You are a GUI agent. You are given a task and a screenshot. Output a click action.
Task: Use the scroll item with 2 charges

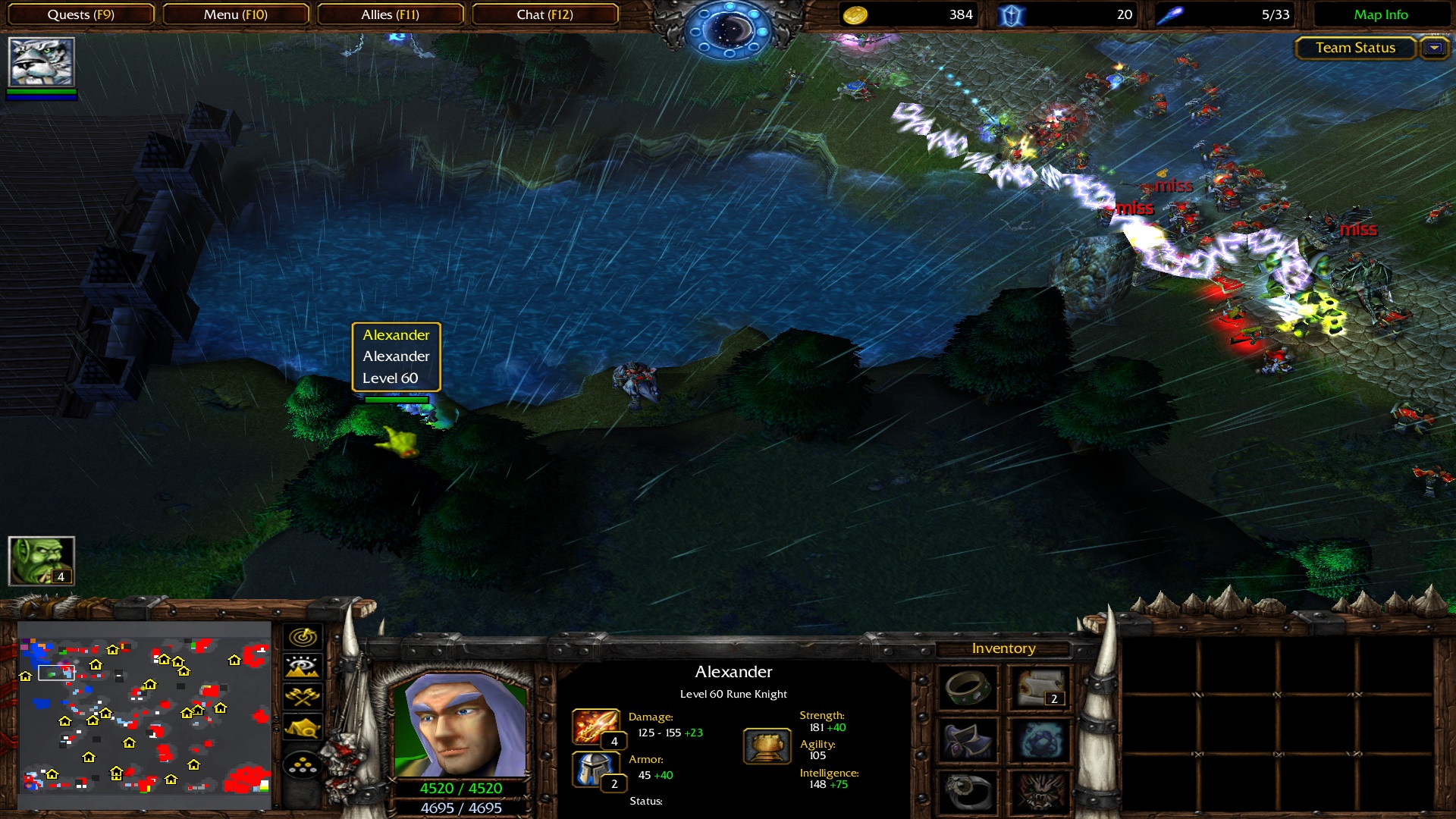point(1040,688)
